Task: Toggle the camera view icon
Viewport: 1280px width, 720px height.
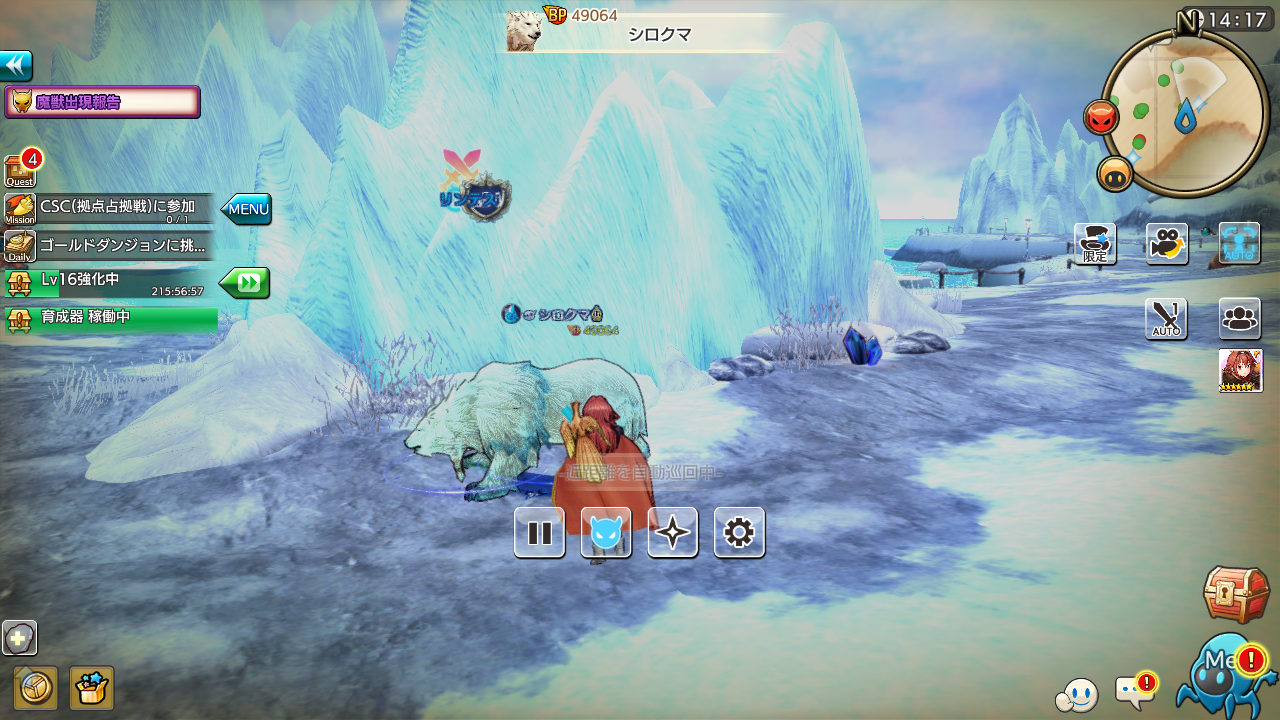Action: coord(1167,244)
